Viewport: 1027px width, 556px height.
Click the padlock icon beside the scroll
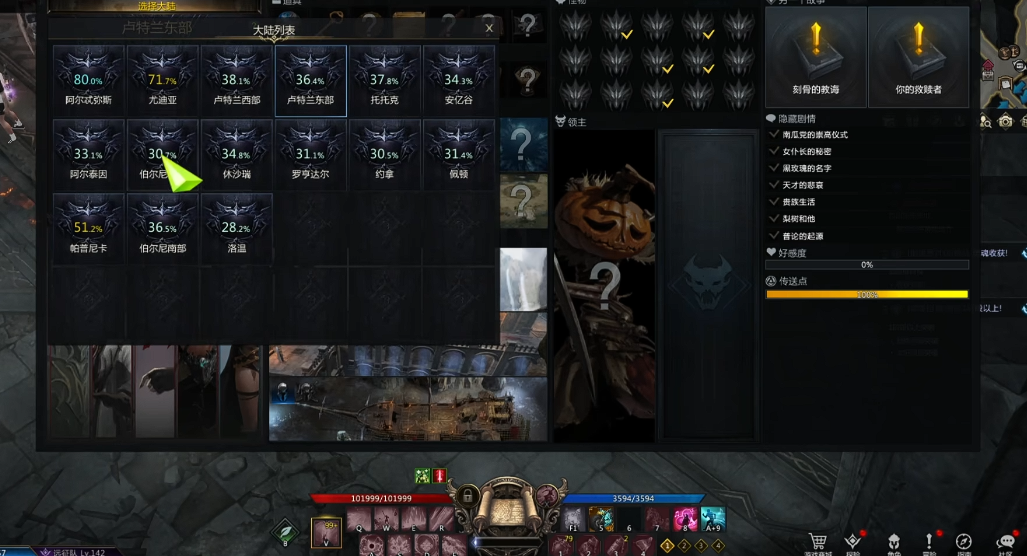[467, 496]
